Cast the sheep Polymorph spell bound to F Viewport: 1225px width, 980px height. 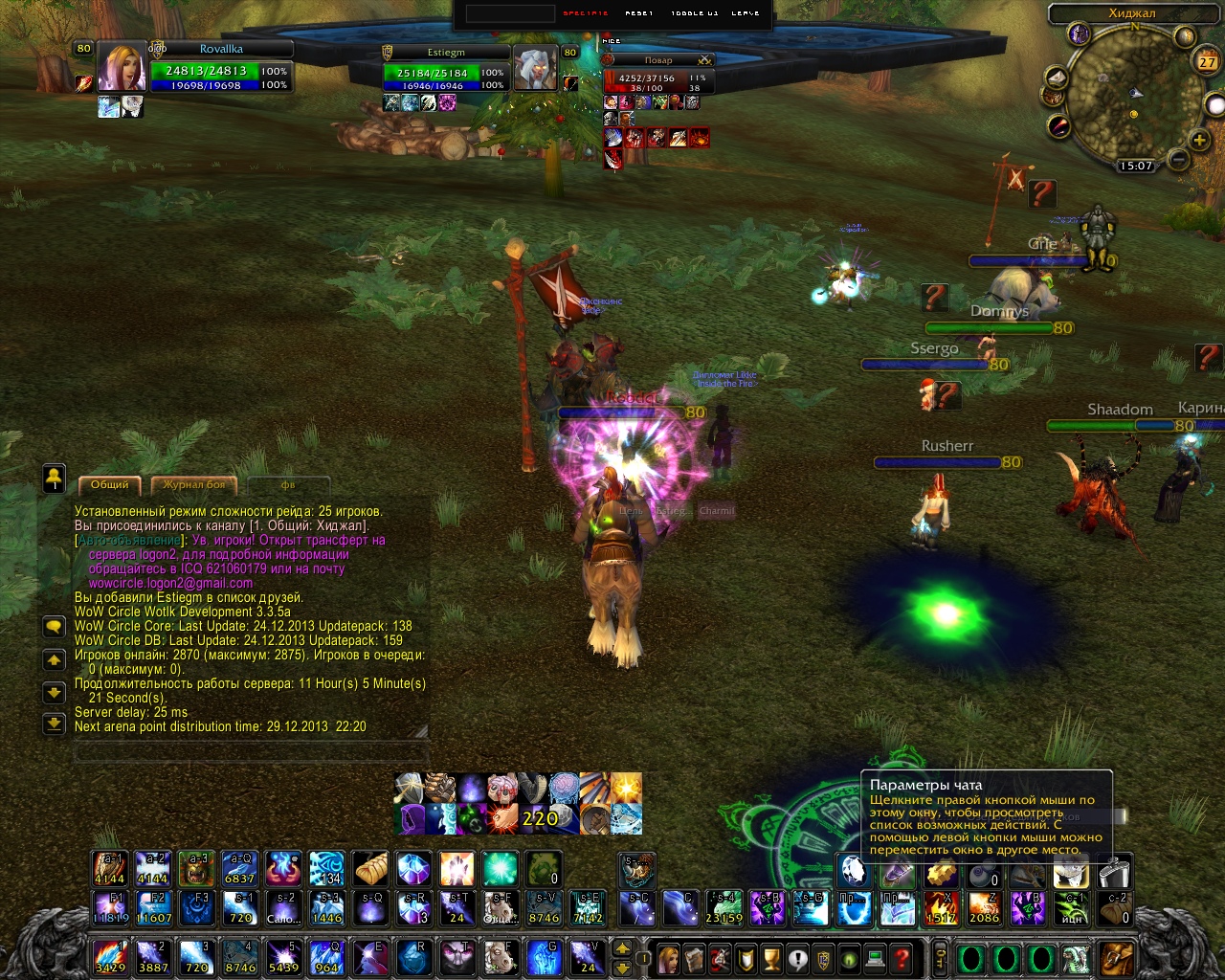tap(499, 956)
